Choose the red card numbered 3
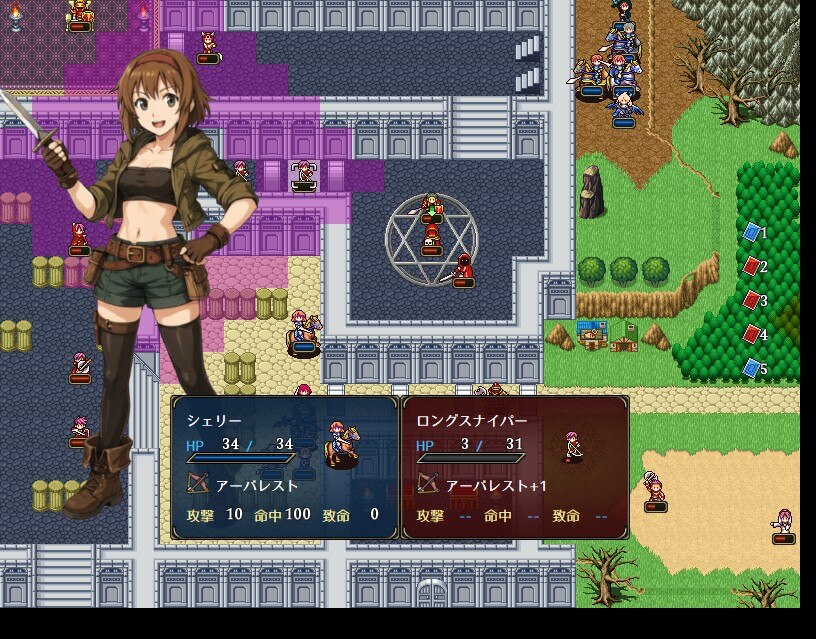The height and width of the screenshot is (639, 816). click(752, 300)
